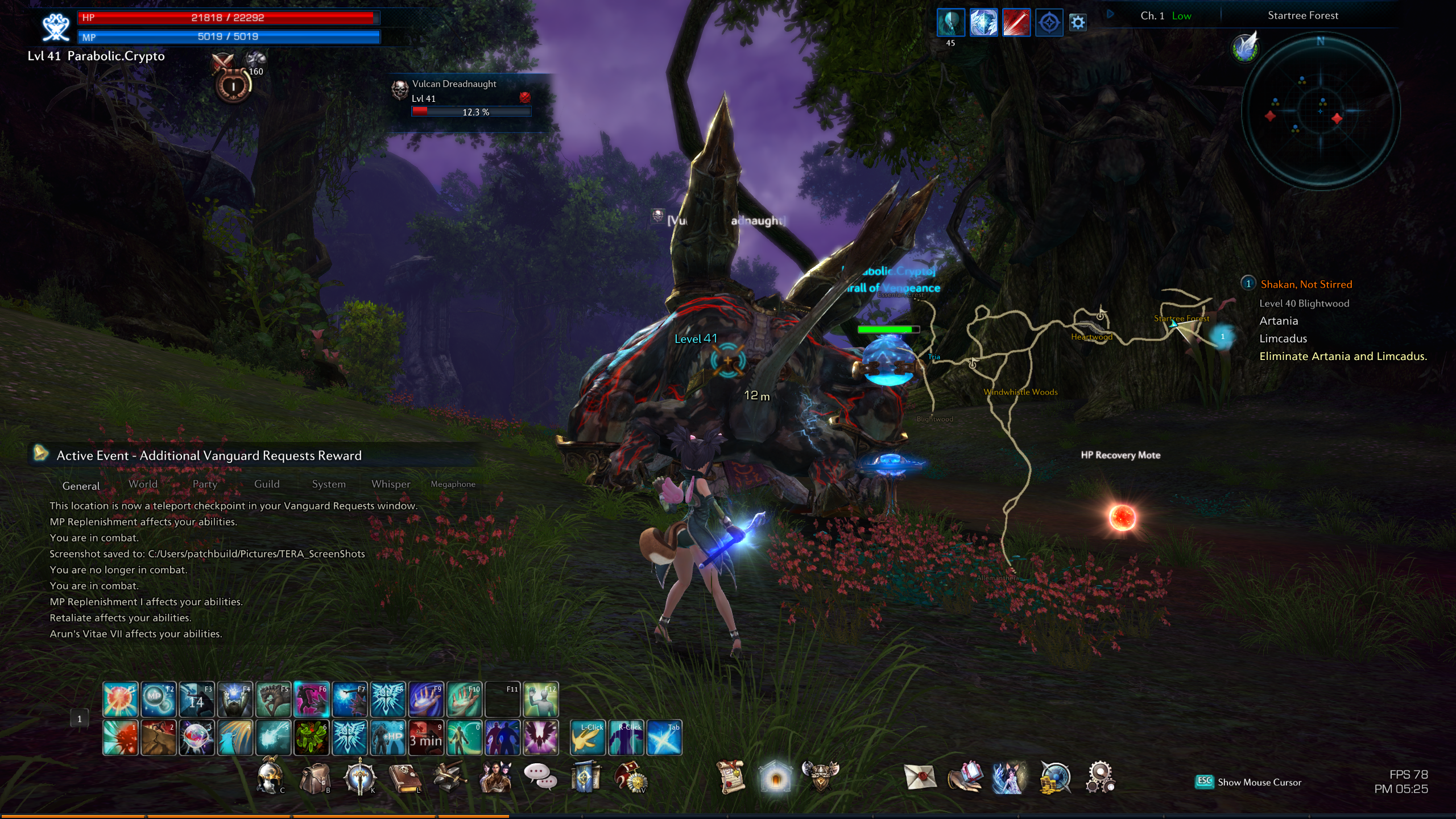
Task: Open the buff bar gear settings
Action: point(1078,23)
